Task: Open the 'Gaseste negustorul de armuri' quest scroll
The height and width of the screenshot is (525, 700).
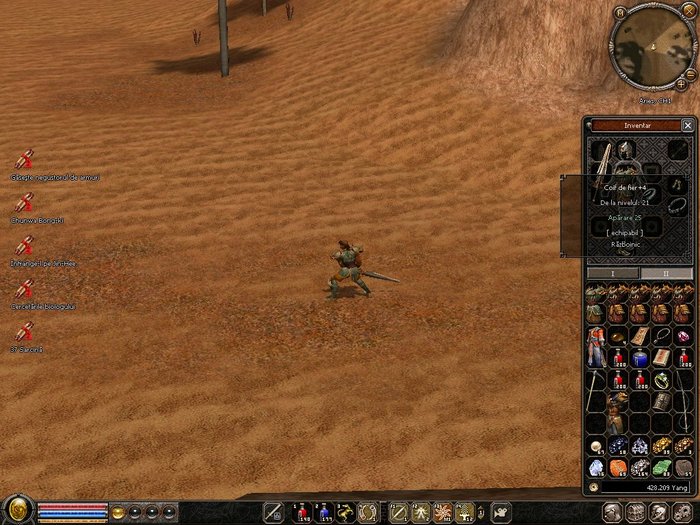Action: [25, 160]
